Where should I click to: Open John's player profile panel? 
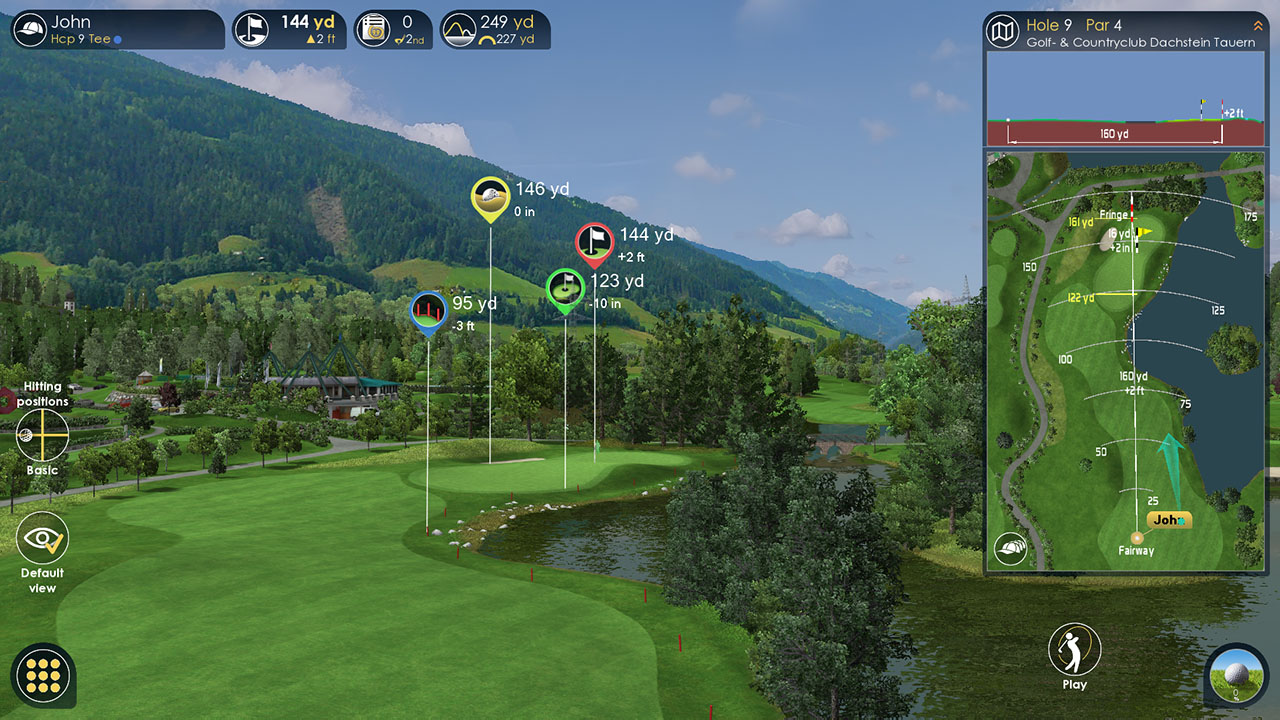coord(117,30)
